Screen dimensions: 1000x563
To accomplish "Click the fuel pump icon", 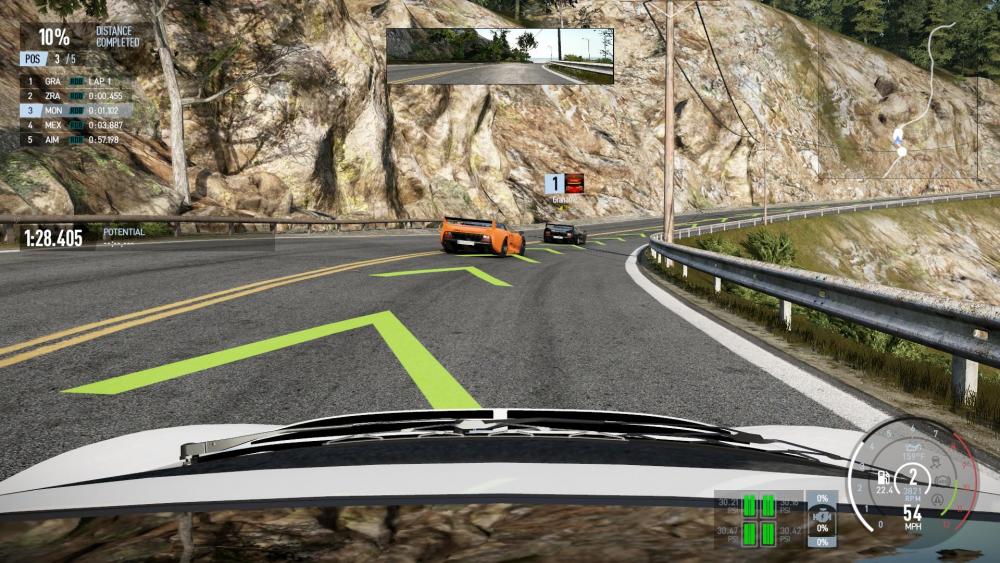I will tap(883, 477).
